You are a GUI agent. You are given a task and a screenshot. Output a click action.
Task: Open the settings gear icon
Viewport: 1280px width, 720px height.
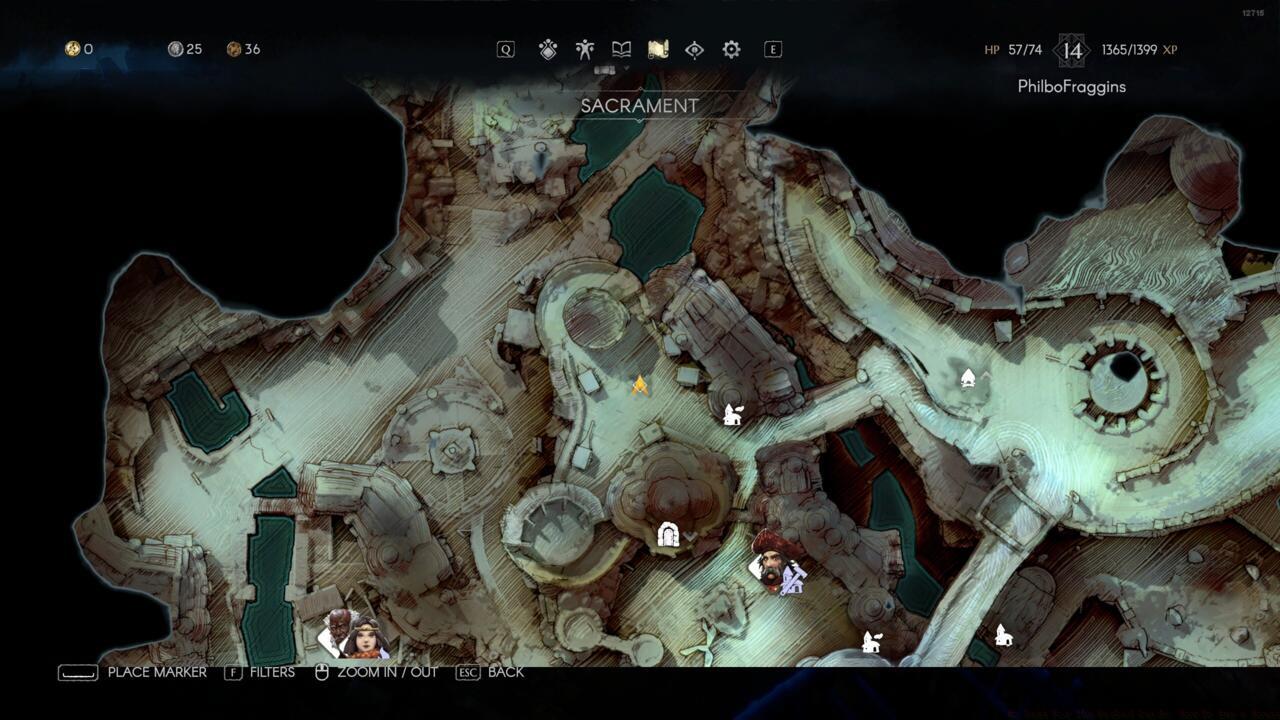tap(733, 48)
